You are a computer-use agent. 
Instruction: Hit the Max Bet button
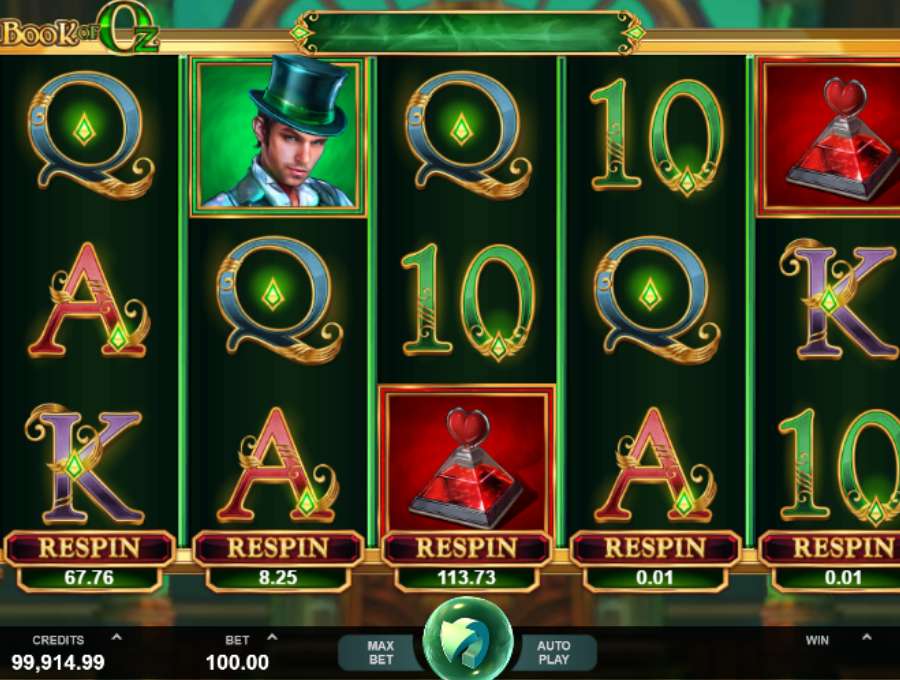coord(380,652)
